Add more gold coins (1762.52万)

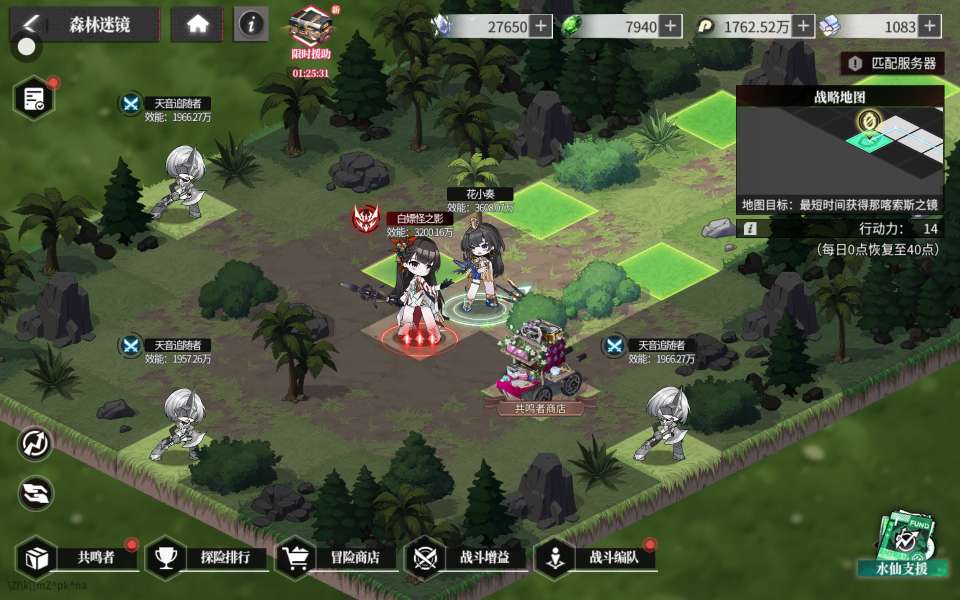(x=803, y=27)
